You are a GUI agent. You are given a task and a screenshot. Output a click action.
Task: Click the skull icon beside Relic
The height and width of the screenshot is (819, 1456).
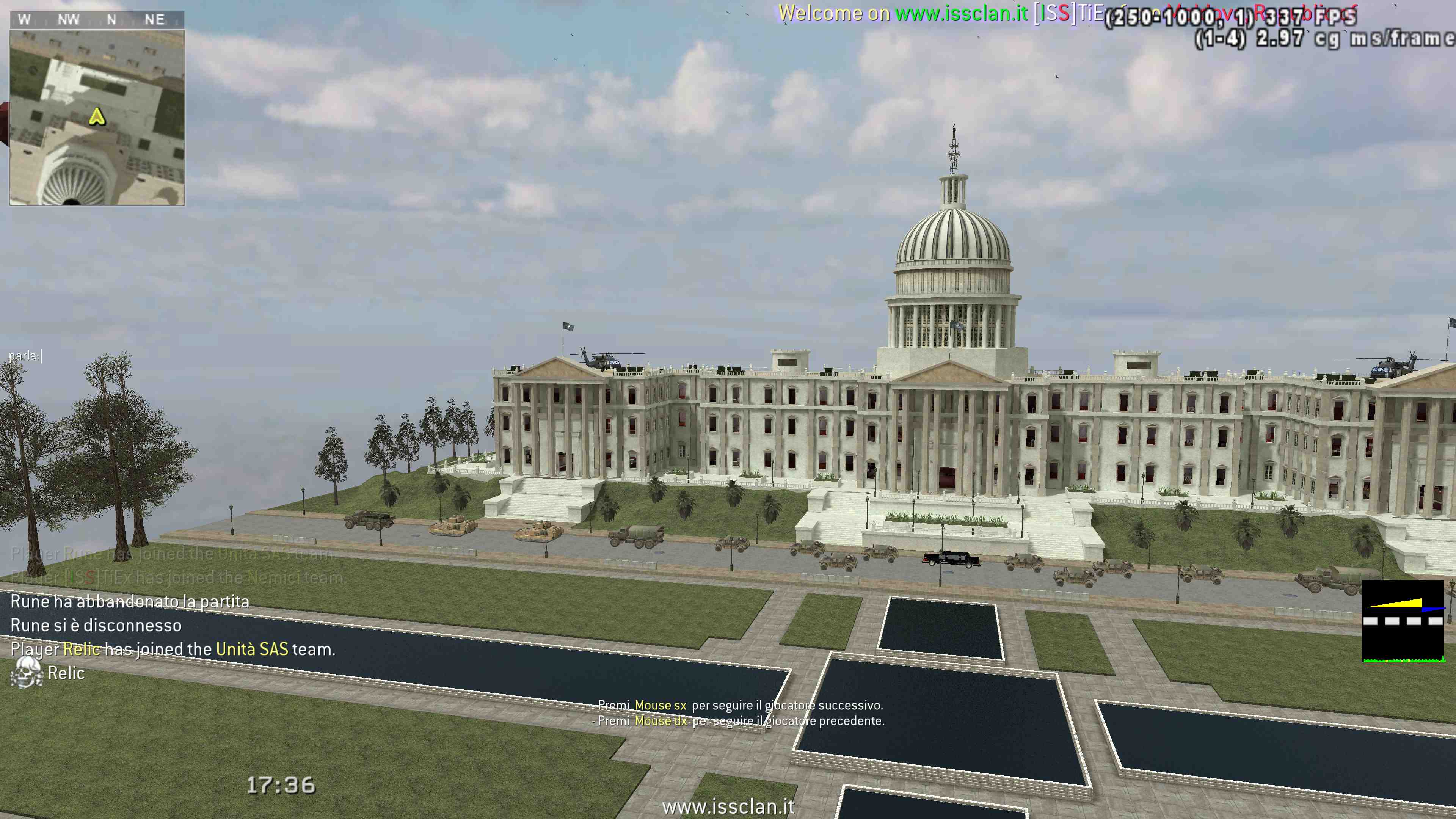coord(26,673)
